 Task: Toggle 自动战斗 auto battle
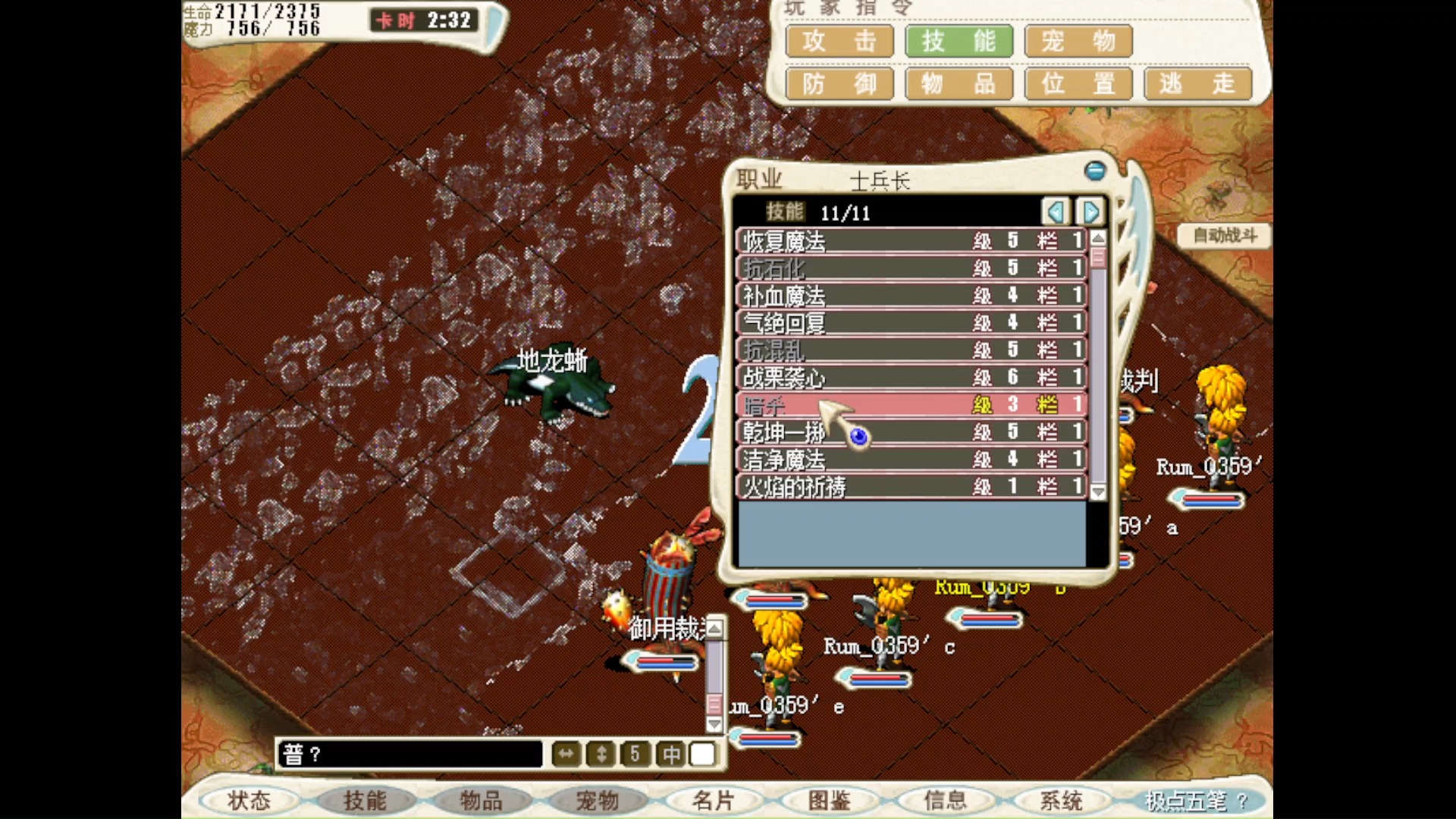coord(1224,236)
